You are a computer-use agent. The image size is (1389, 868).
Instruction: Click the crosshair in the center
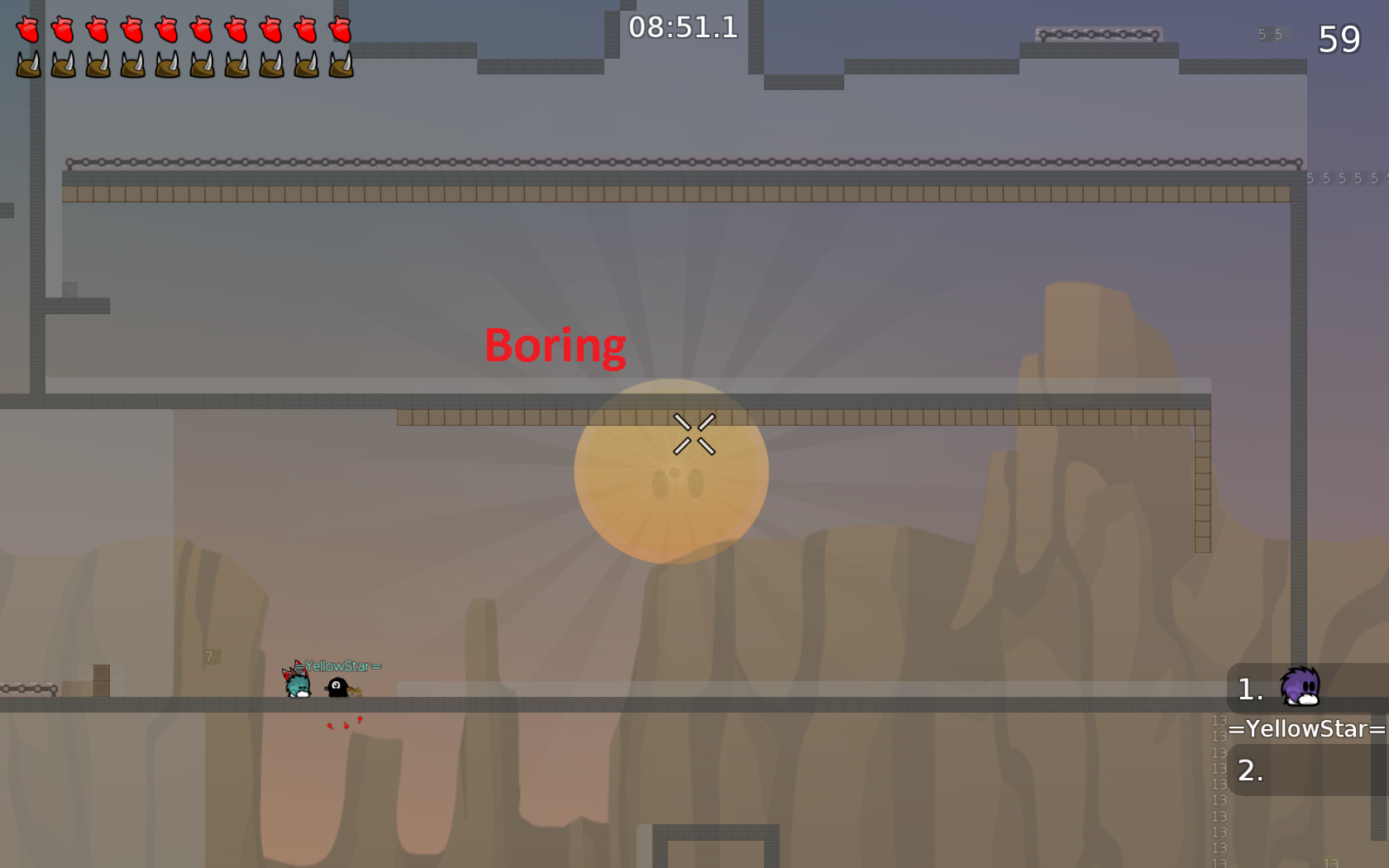(695, 433)
